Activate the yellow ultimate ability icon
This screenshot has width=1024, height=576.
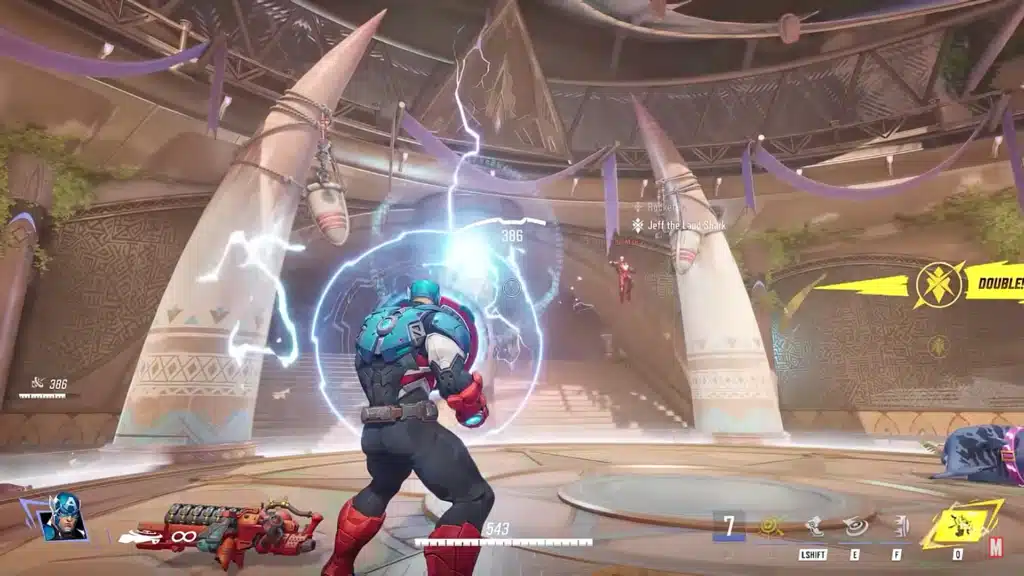click(961, 523)
